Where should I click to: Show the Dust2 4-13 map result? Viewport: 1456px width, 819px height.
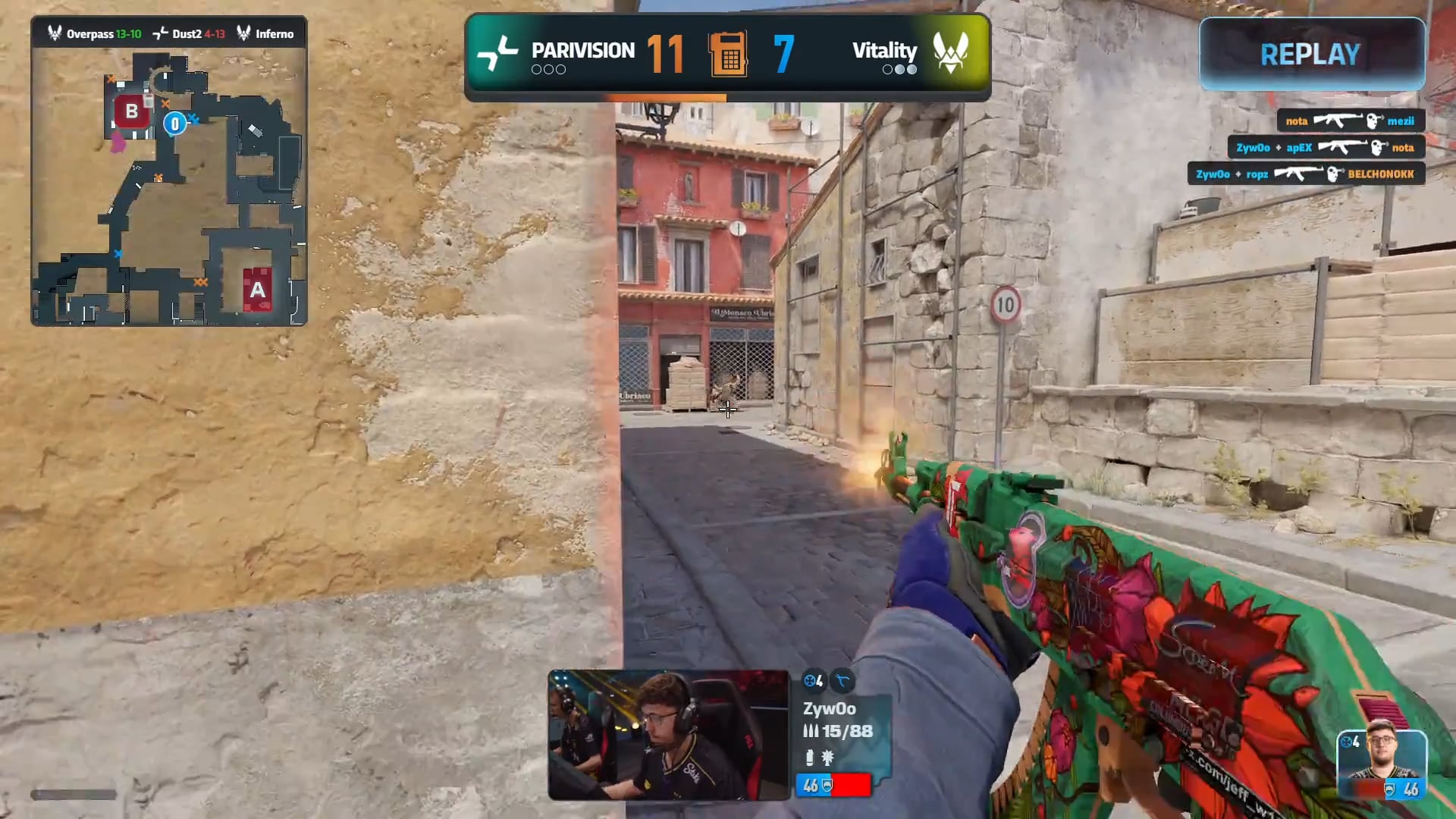pos(190,34)
